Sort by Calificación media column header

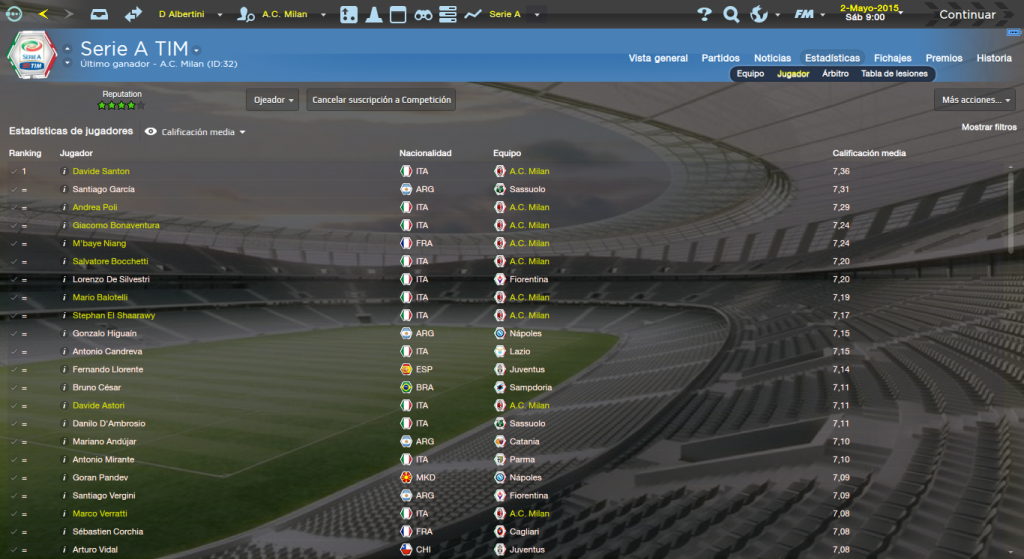coord(869,153)
